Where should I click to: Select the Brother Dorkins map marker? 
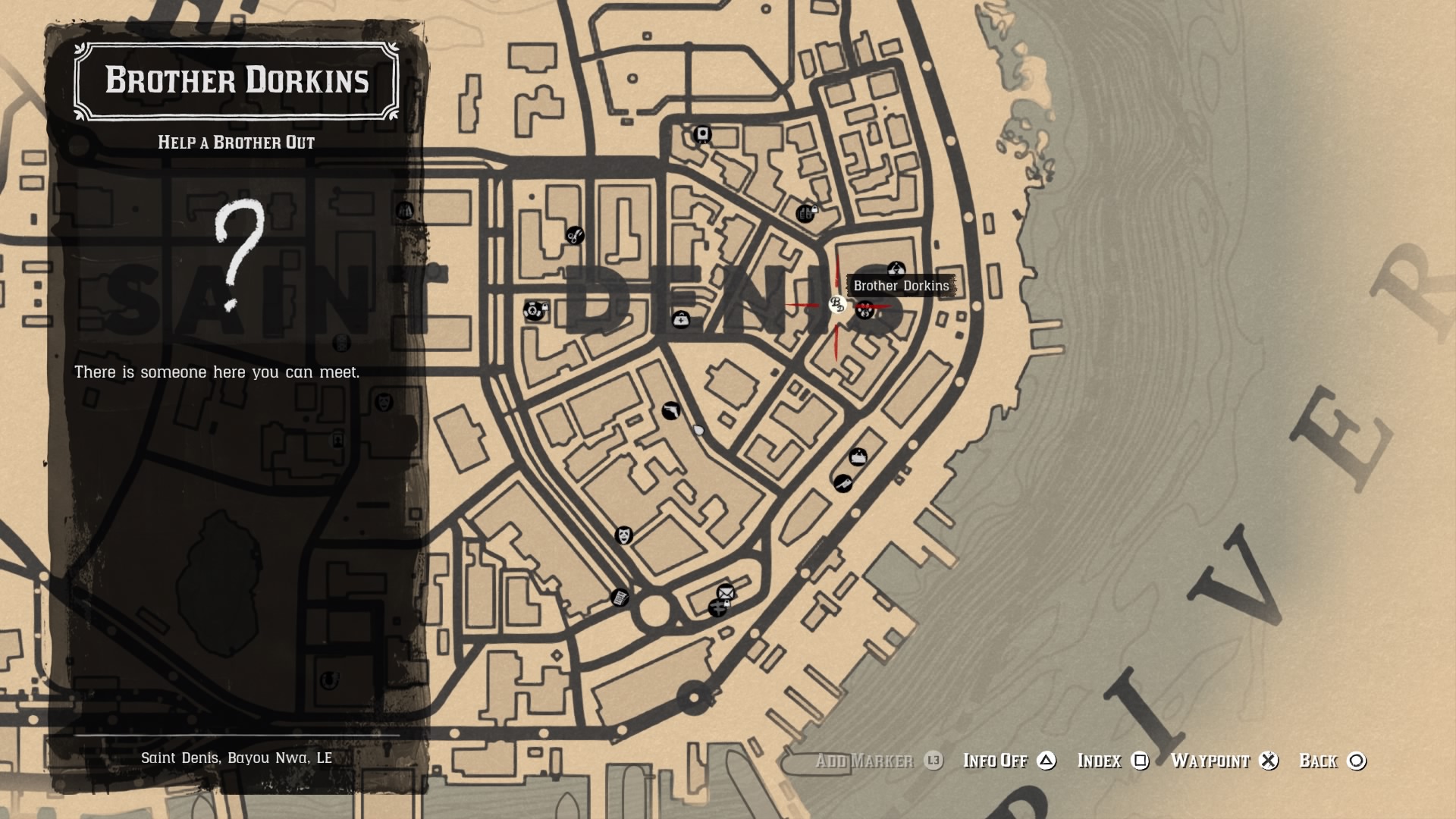point(837,305)
